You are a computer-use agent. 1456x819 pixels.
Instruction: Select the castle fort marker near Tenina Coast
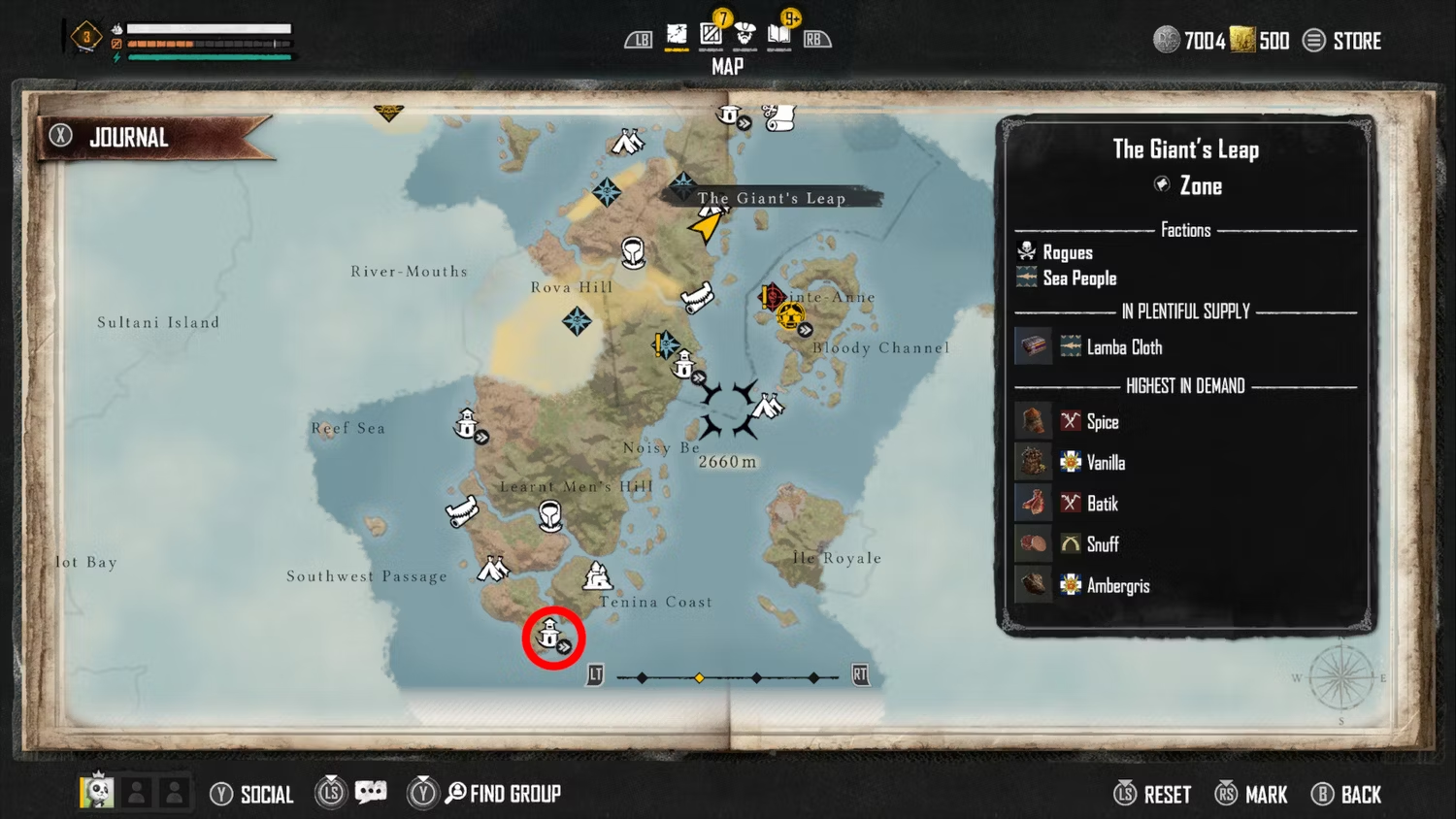(597, 576)
